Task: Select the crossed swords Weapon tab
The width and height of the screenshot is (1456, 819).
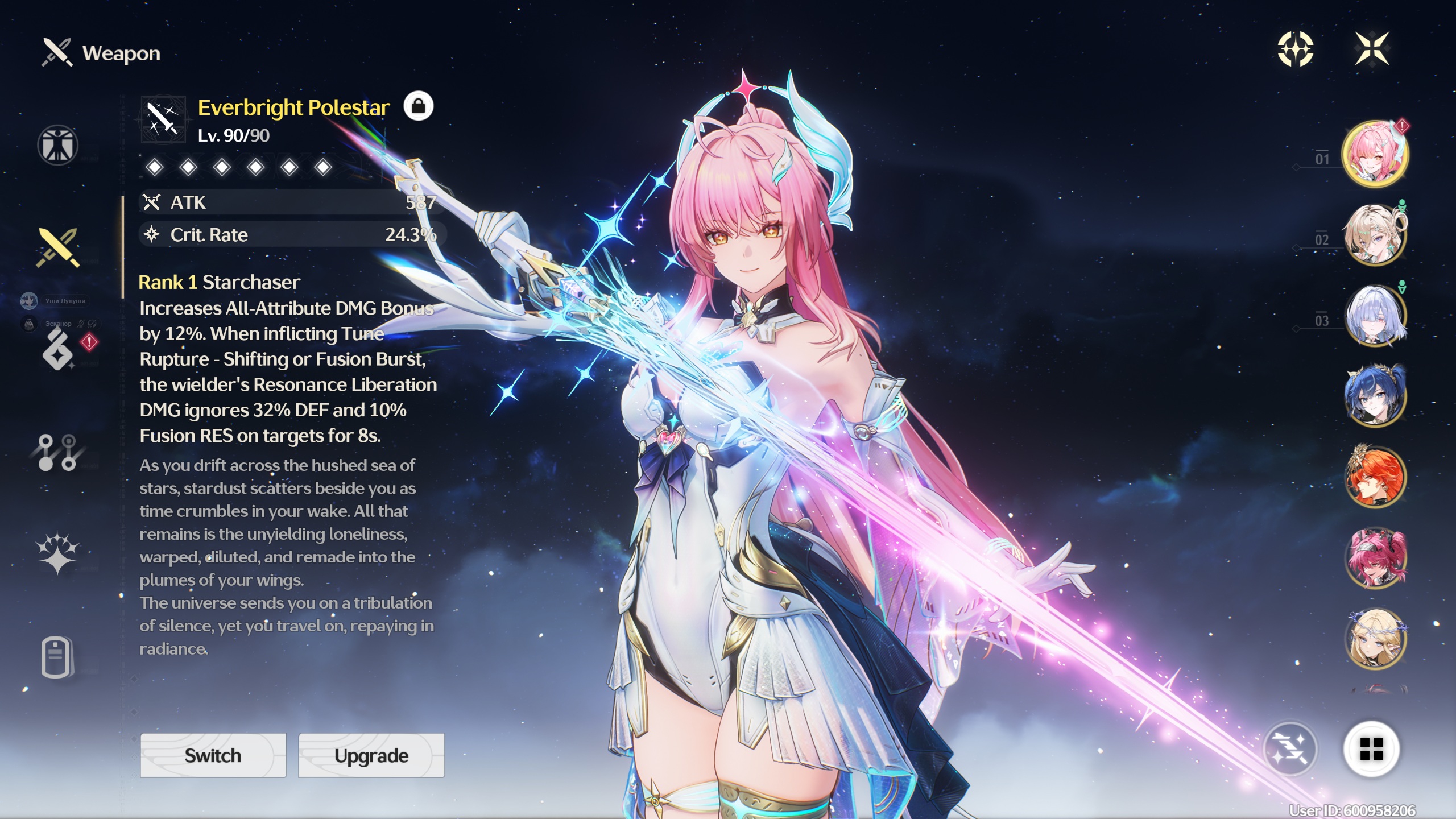Action: [57, 248]
